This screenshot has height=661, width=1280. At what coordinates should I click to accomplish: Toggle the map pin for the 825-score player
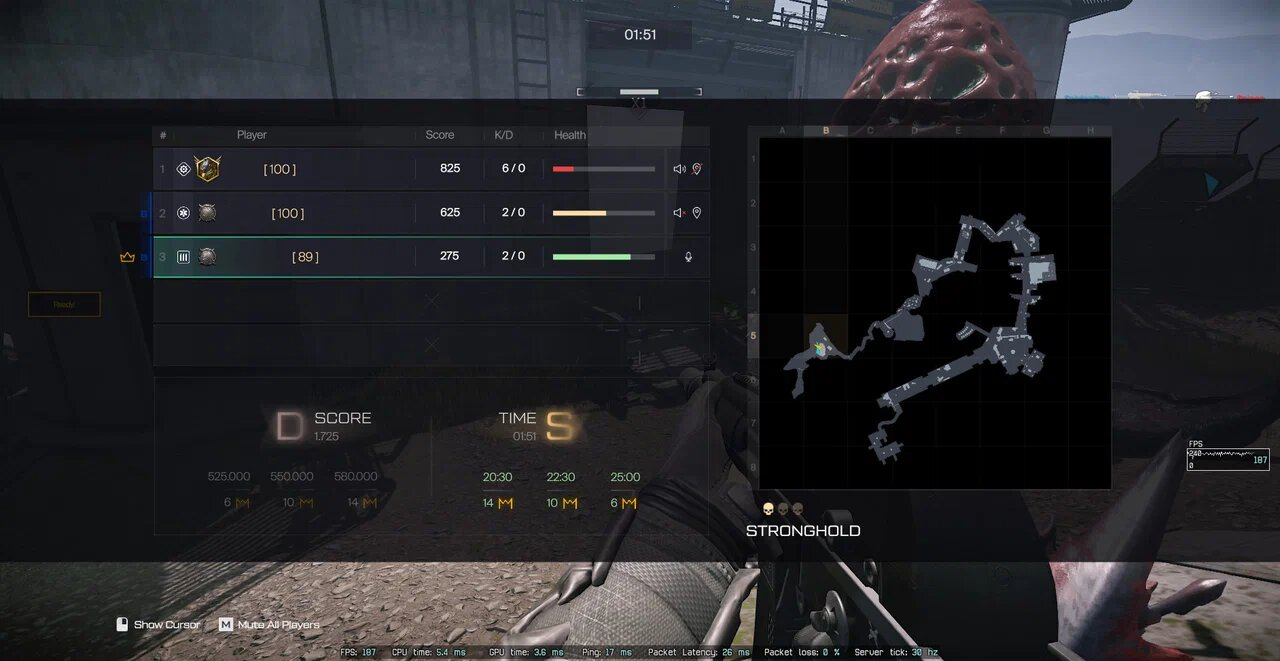pos(697,169)
